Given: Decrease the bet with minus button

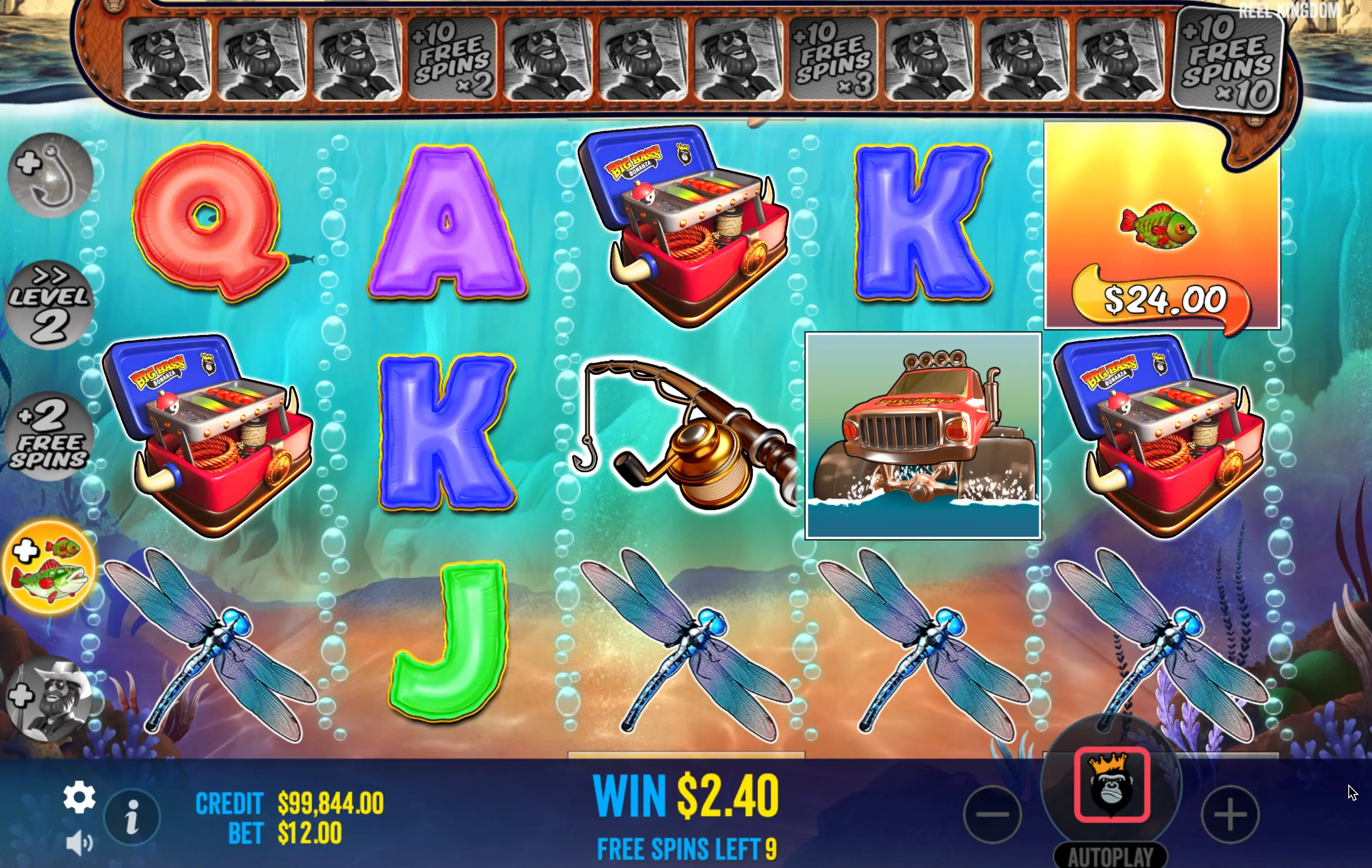Looking at the screenshot, I should coord(992,814).
